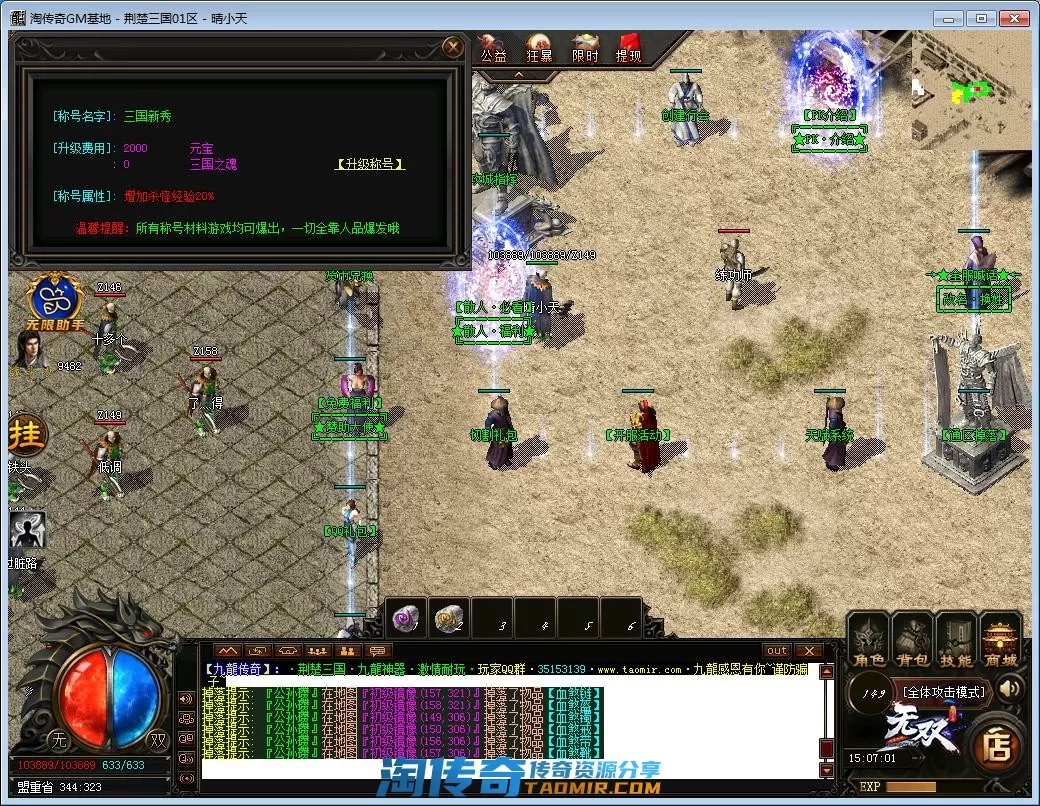
Task: Open the 狂暴 top menu icon
Action: pos(539,48)
